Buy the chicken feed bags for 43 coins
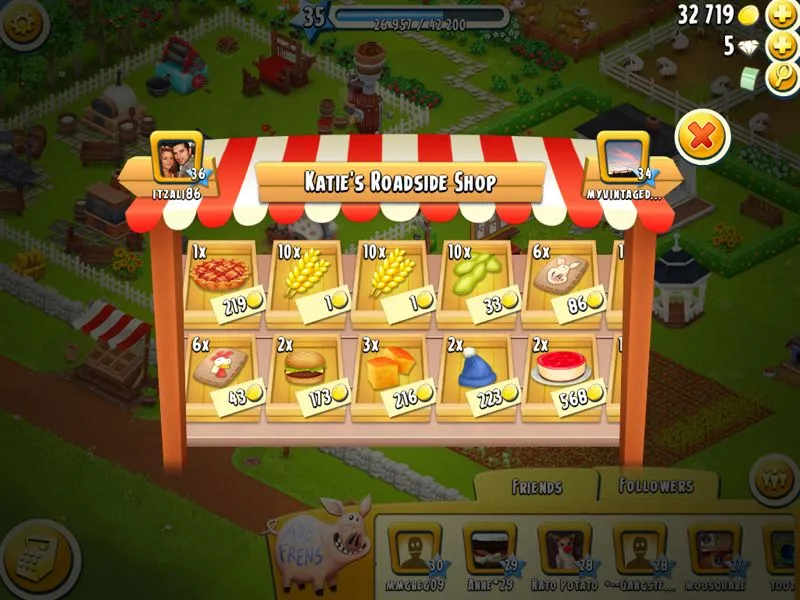 [x=224, y=373]
